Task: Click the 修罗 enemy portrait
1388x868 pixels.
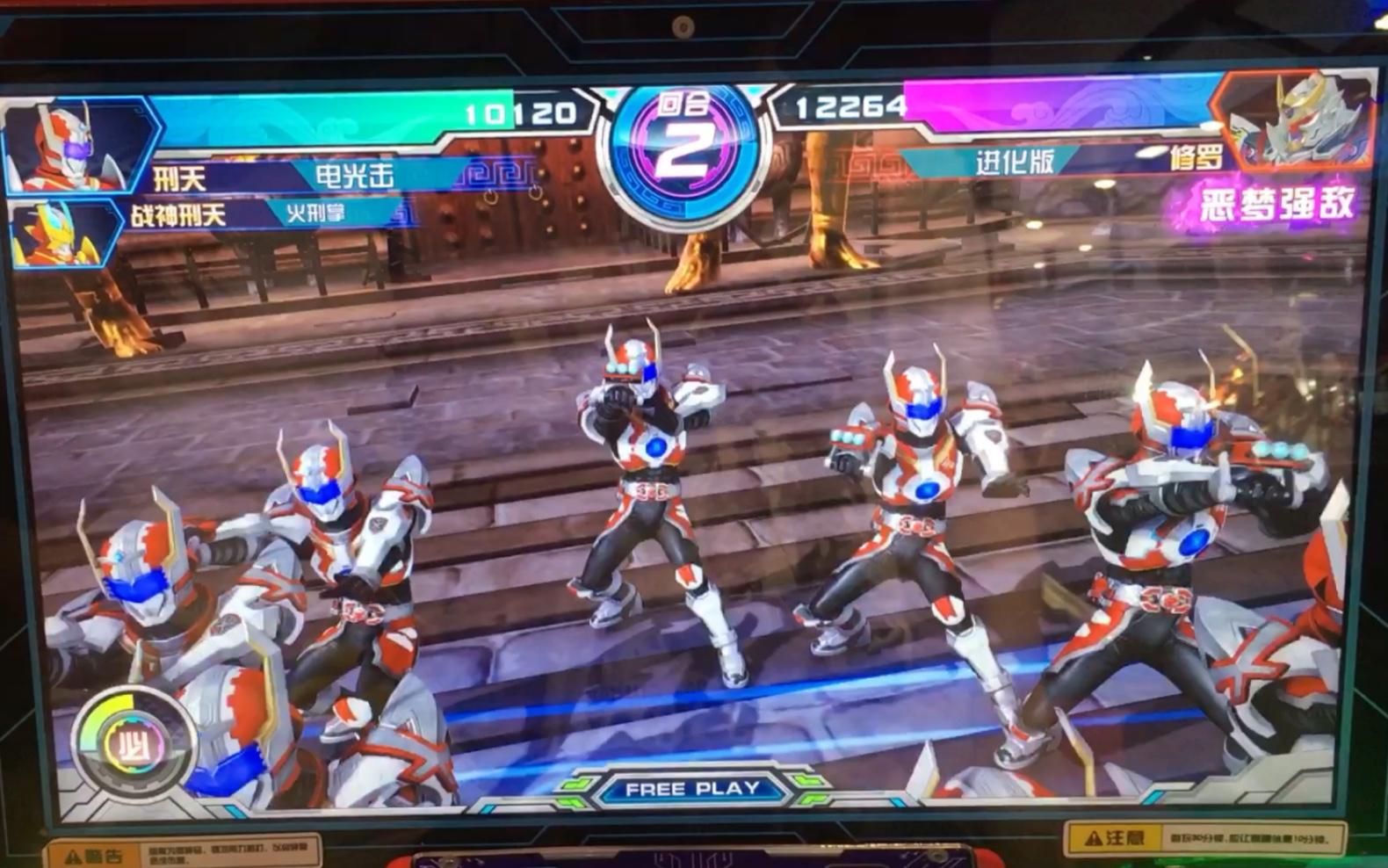Action: [1298, 121]
